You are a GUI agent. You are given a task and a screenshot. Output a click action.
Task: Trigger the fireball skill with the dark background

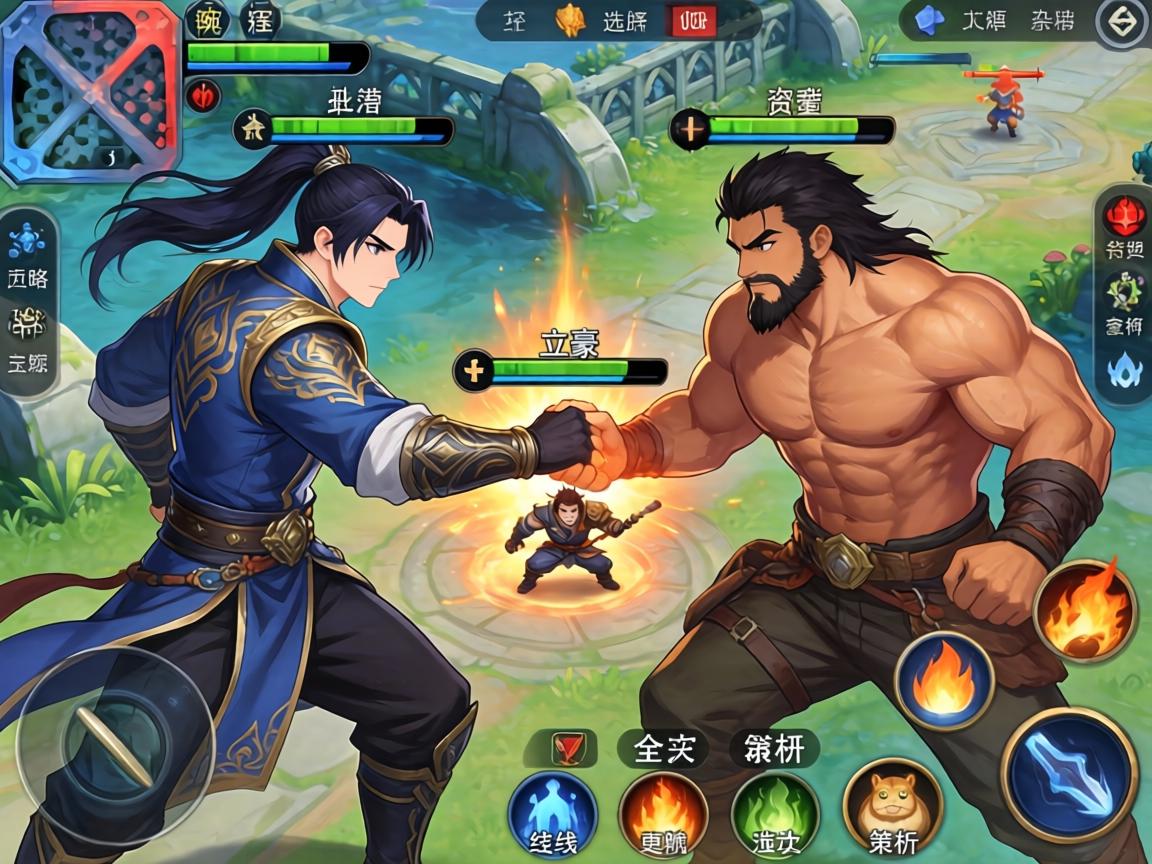tap(1085, 610)
